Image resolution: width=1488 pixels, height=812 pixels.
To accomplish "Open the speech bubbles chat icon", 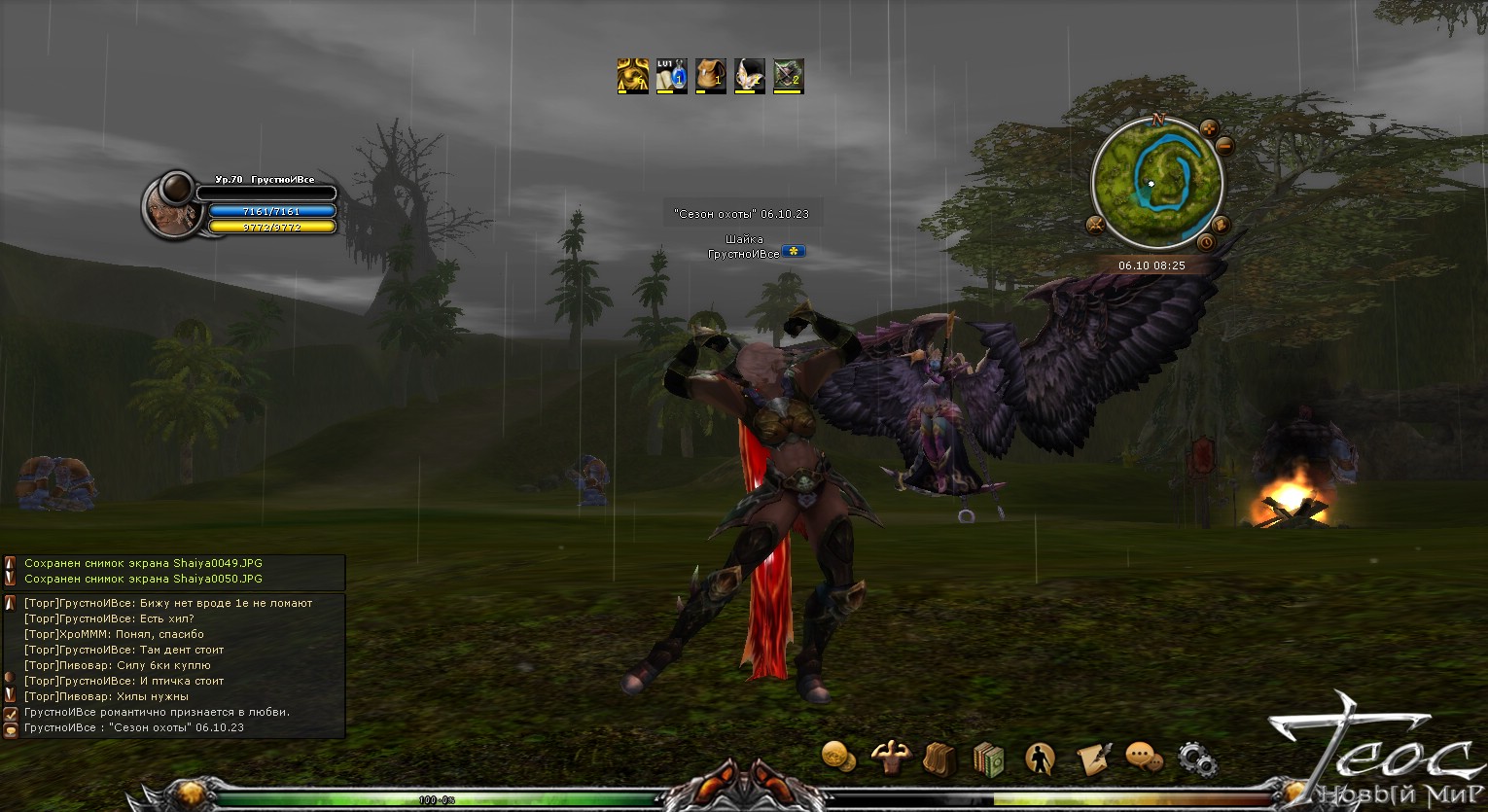I will tap(1144, 757).
